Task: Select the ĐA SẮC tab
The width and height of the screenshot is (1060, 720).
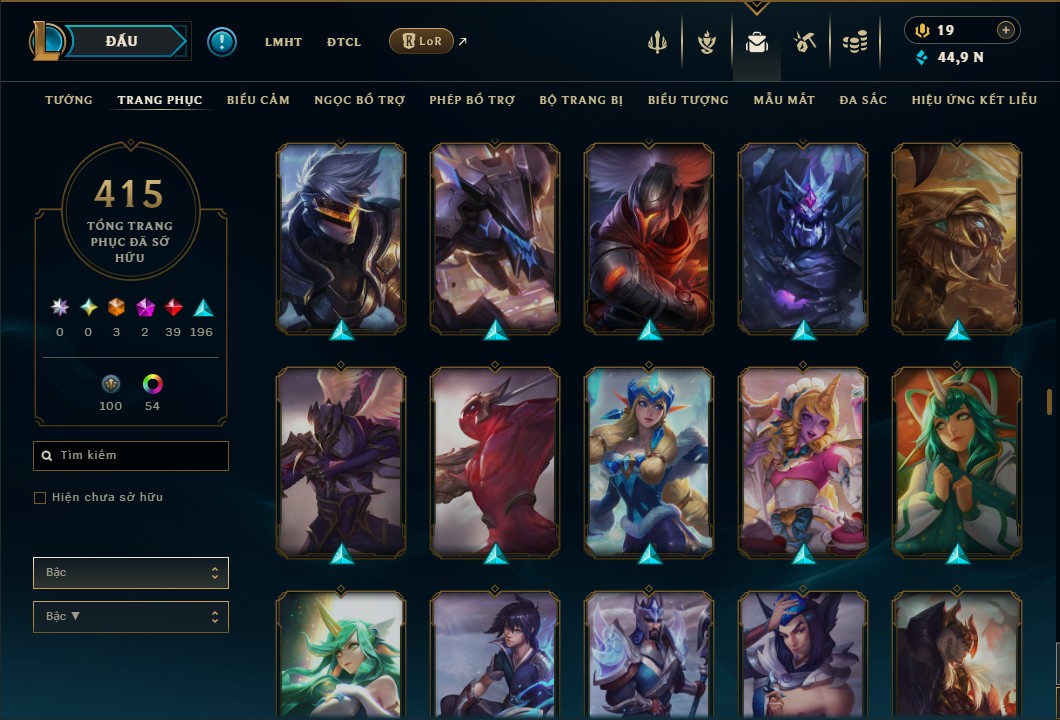Action: point(863,100)
